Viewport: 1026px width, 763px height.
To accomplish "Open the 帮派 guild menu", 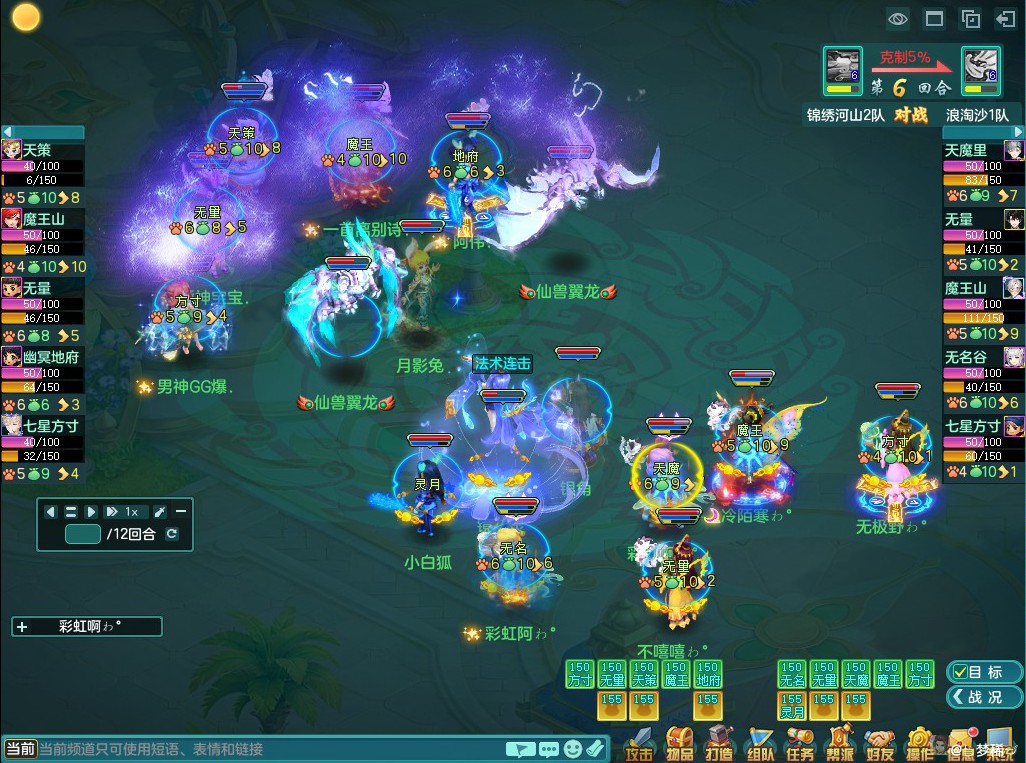I will click(x=840, y=744).
